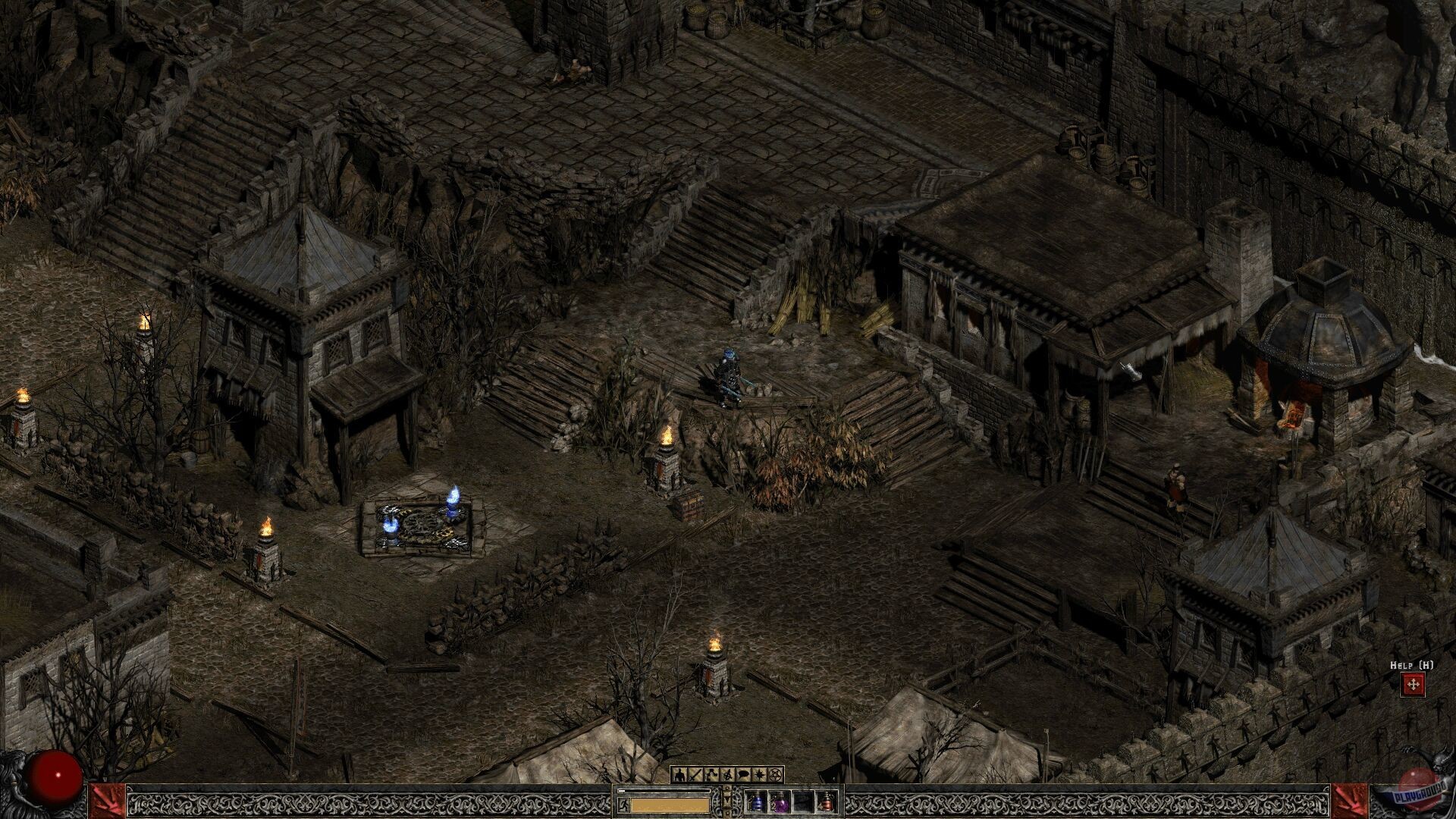Open the message log speech bubble icon

(x=743, y=774)
